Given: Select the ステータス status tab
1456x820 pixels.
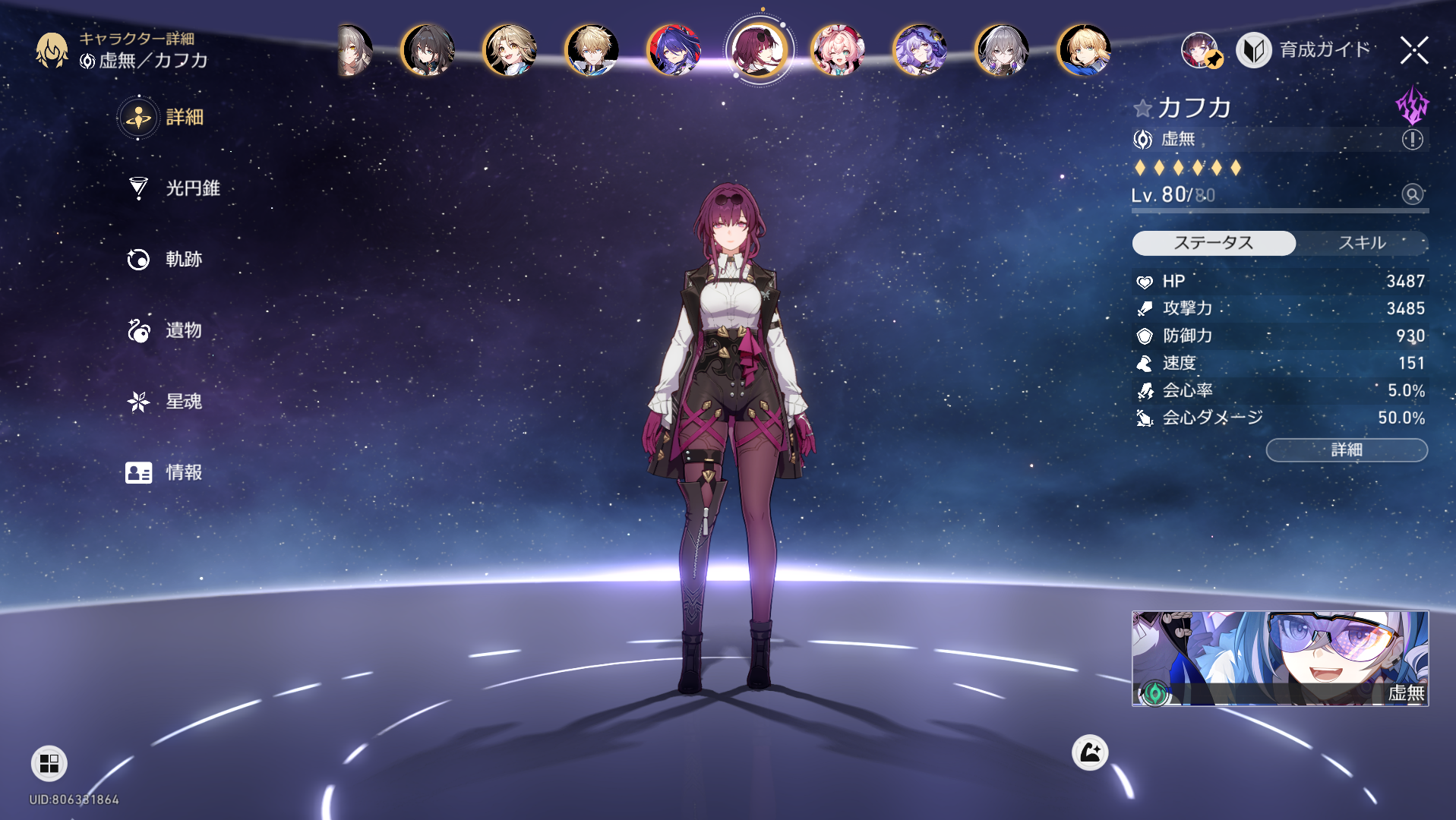Looking at the screenshot, I should coord(1213,243).
